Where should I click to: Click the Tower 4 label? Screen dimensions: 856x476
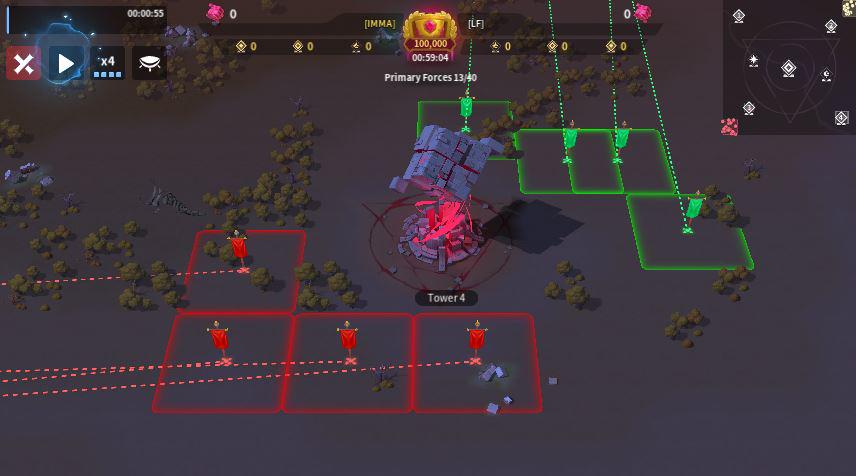coord(446,298)
